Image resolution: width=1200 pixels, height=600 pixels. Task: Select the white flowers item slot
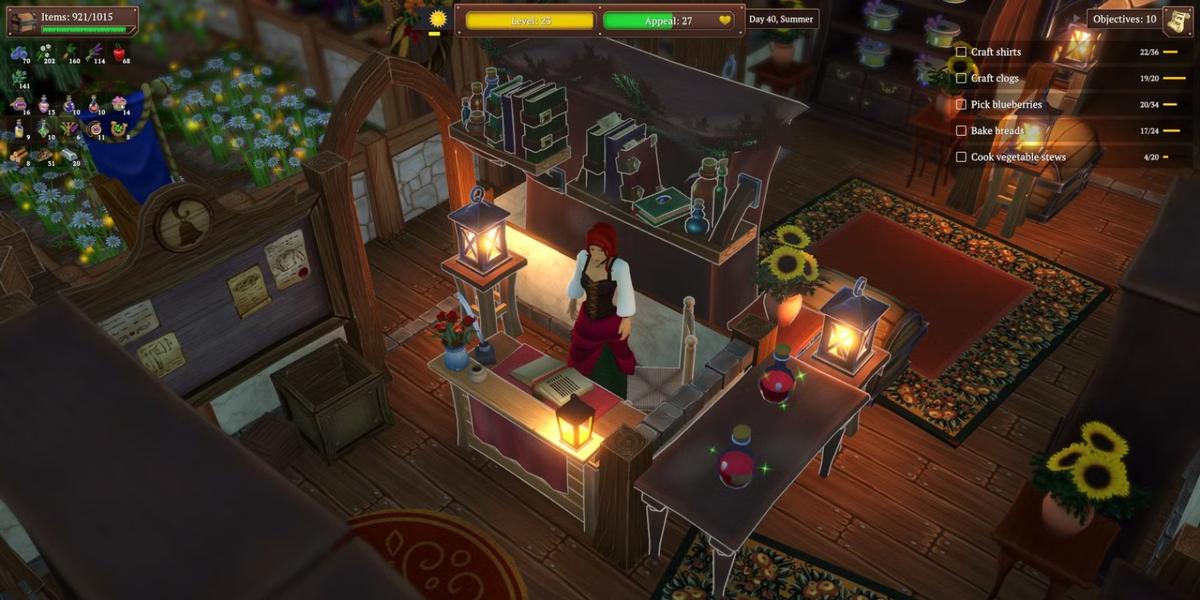[x=45, y=53]
